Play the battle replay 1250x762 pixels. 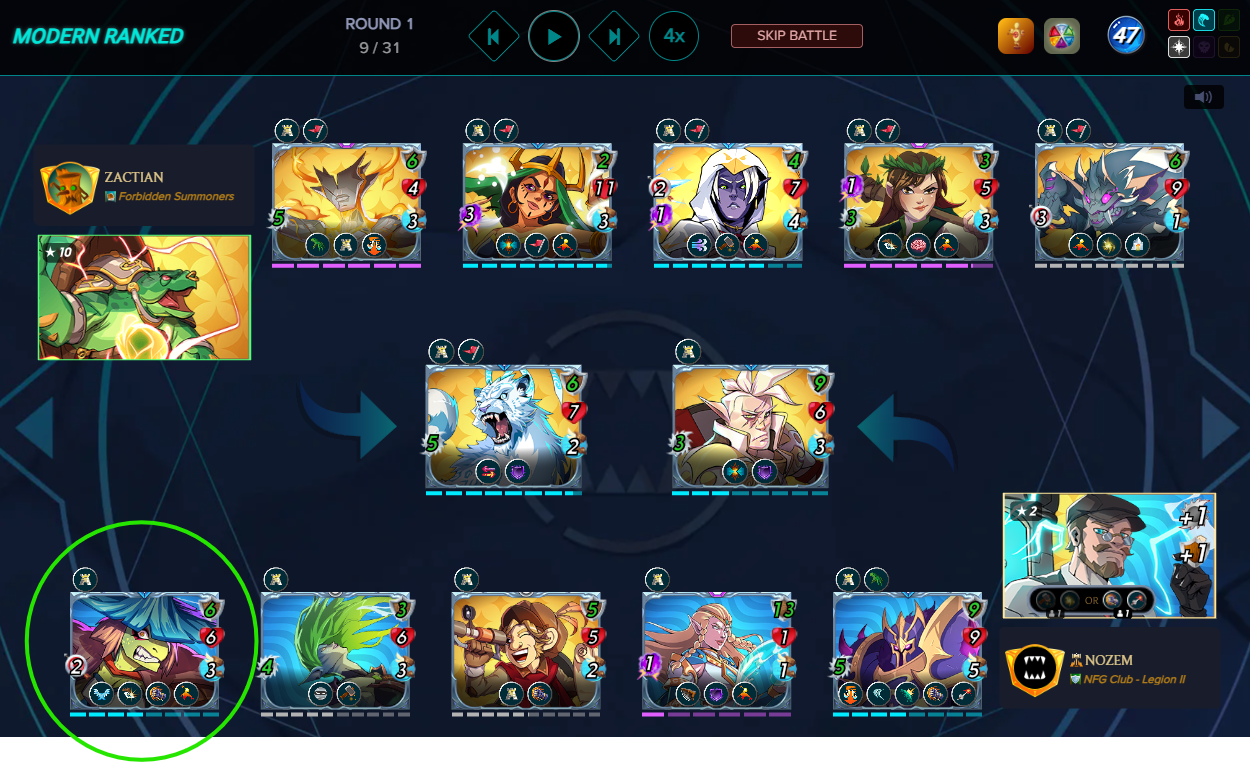tap(554, 37)
